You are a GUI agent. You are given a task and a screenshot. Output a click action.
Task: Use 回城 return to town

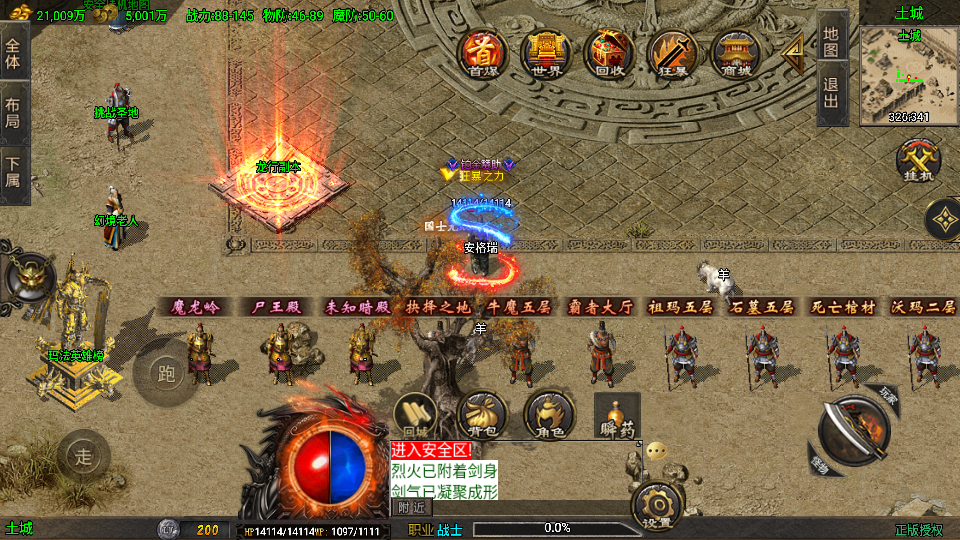tap(416, 415)
